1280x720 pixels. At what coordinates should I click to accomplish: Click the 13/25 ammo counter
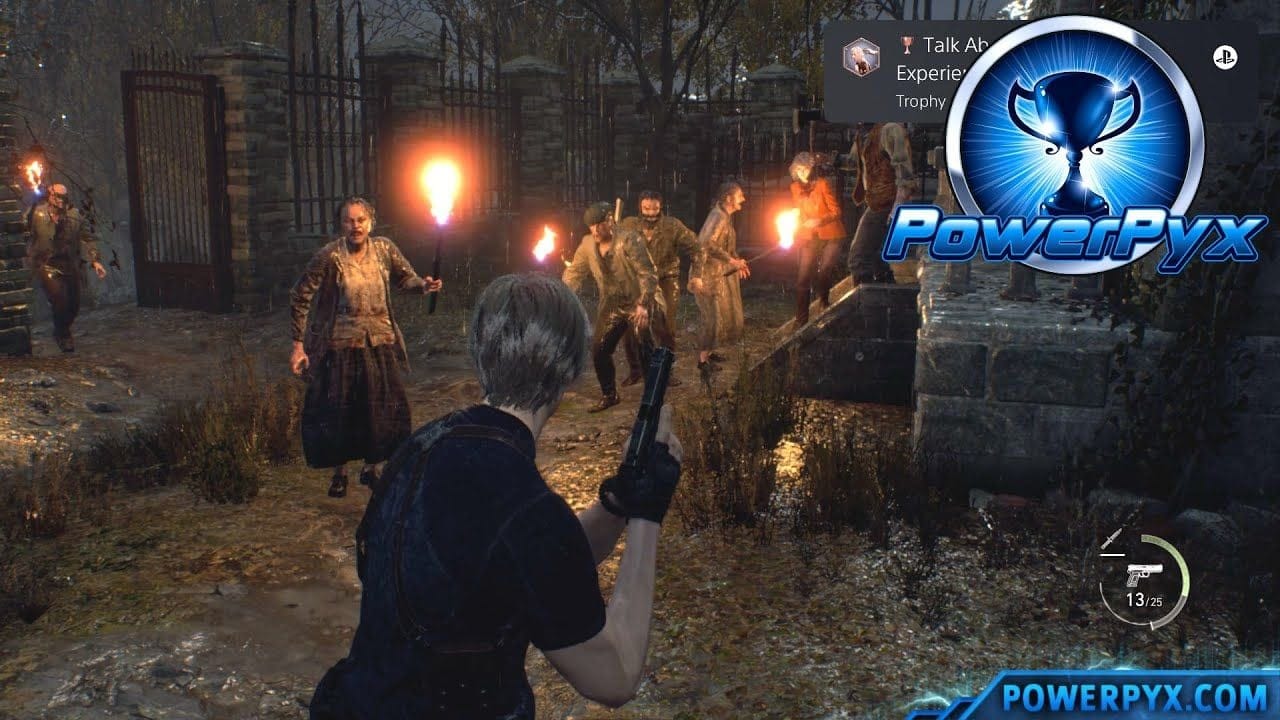tap(1145, 600)
